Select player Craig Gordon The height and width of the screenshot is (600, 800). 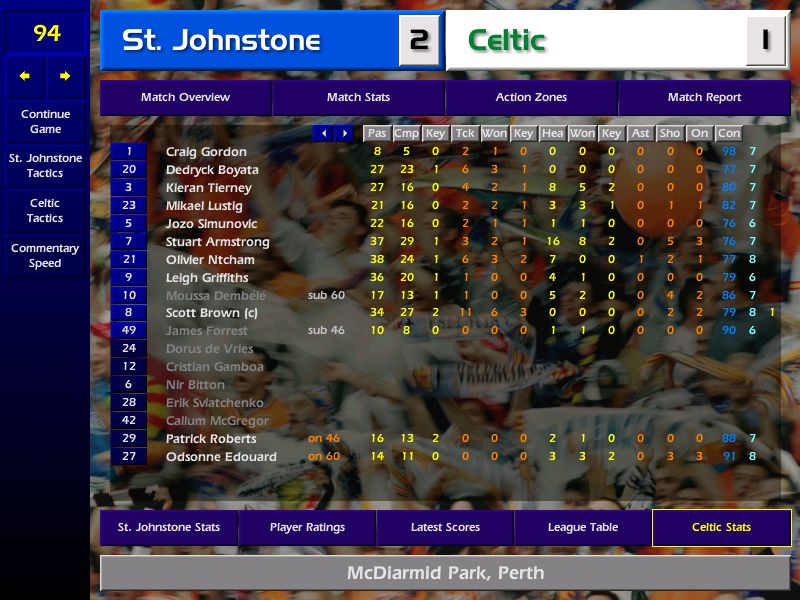tap(206, 152)
